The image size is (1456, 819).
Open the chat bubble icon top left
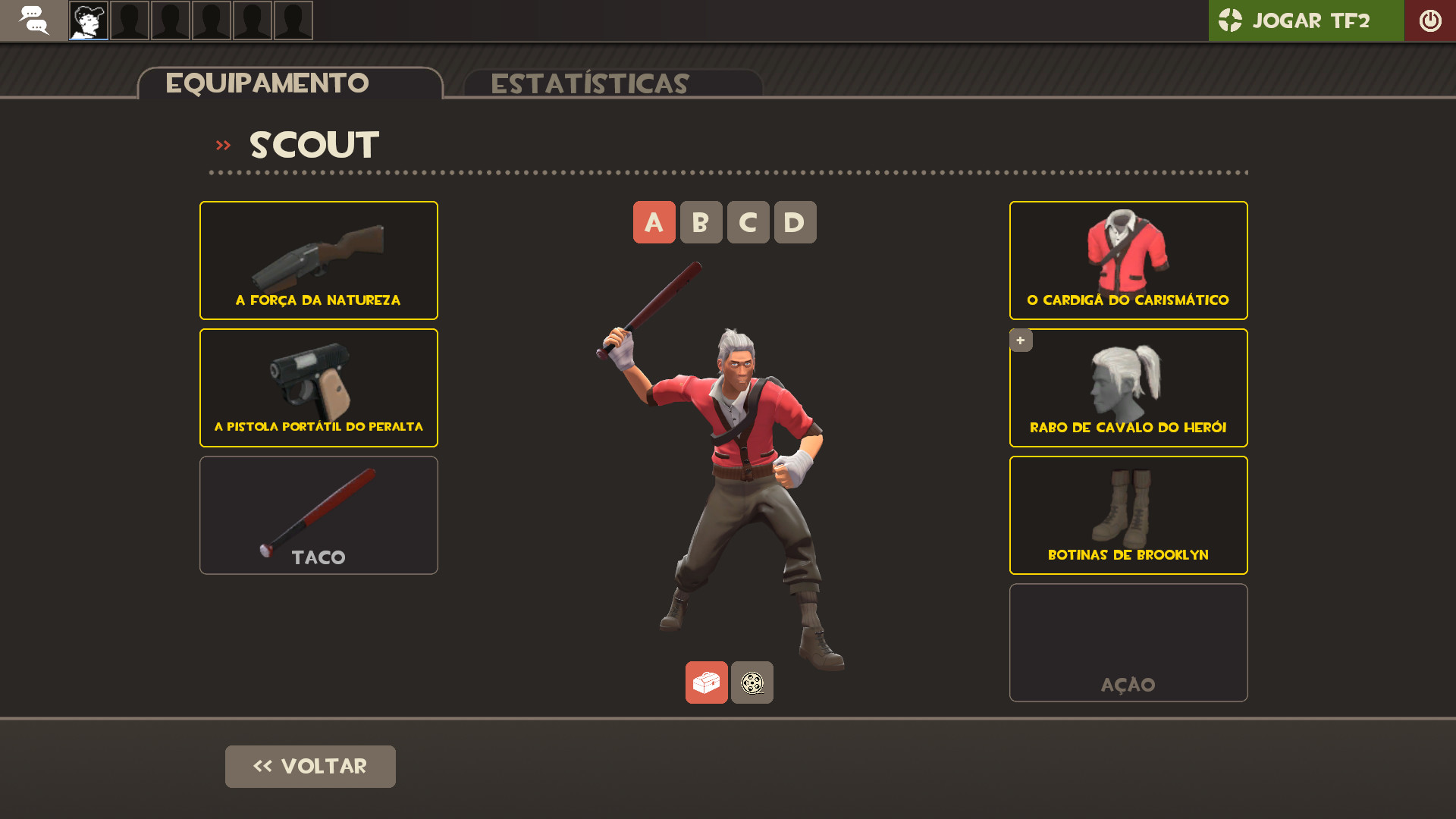(x=34, y=20)
